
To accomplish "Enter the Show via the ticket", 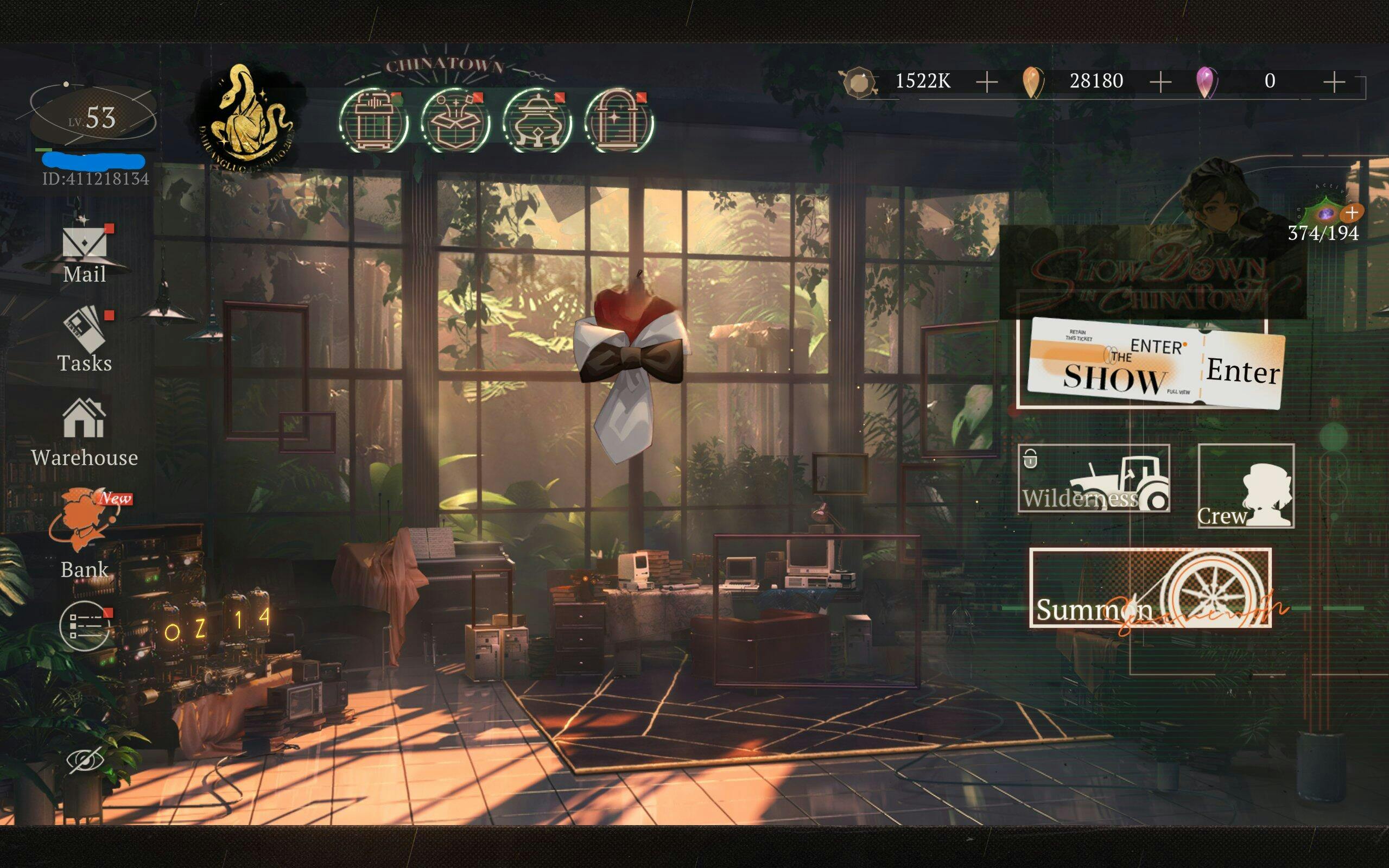I will point(1155,363).
